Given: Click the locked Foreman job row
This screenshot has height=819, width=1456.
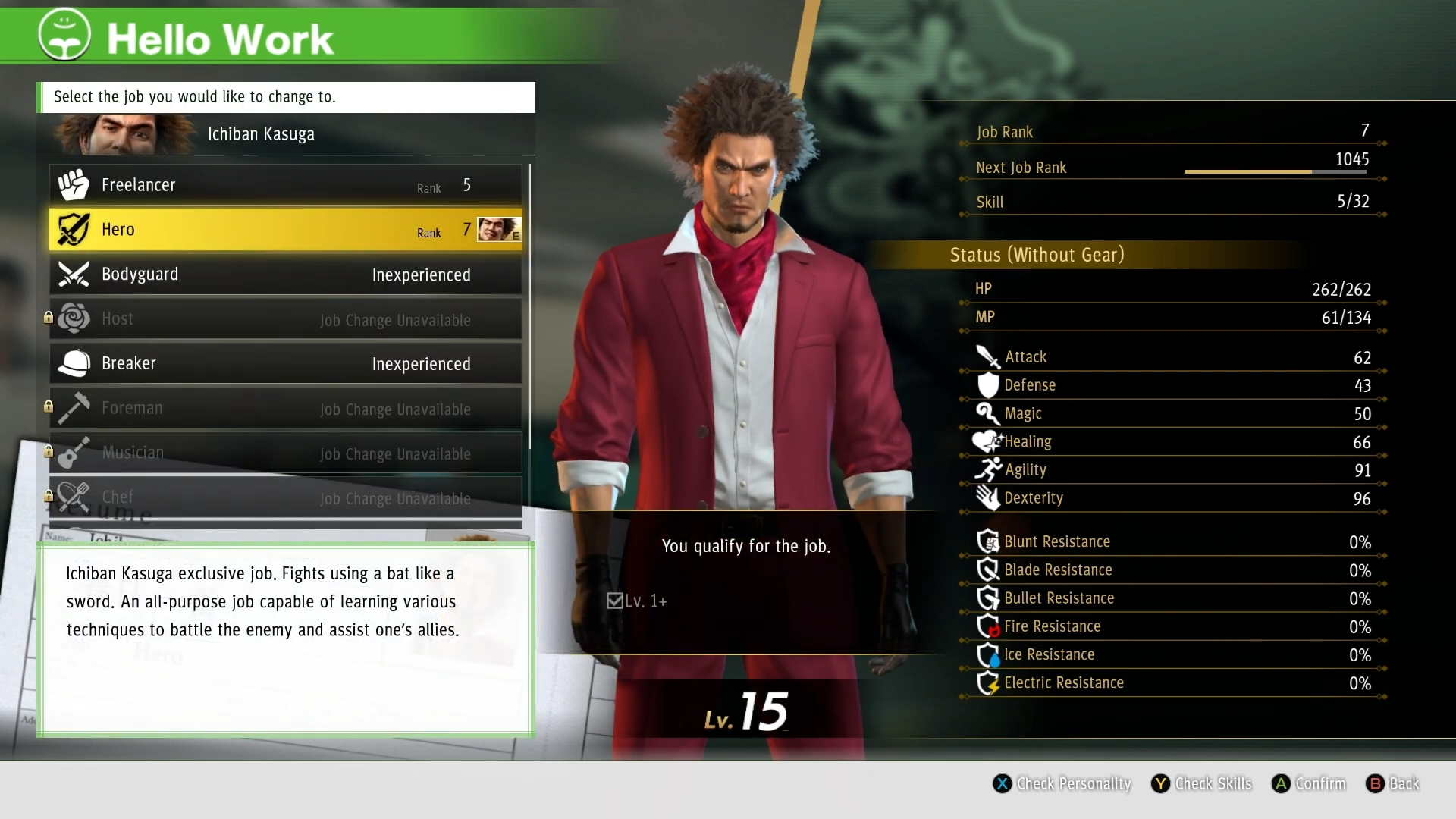Looking at the screenshot, I should (285, 409).
